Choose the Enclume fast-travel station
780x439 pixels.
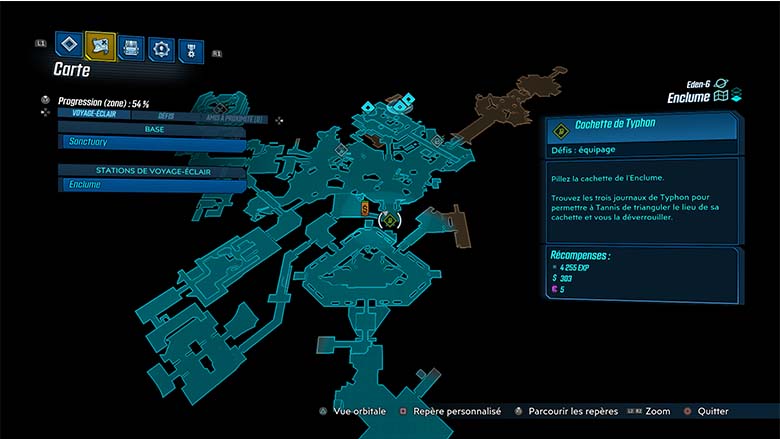pos(152,185)
